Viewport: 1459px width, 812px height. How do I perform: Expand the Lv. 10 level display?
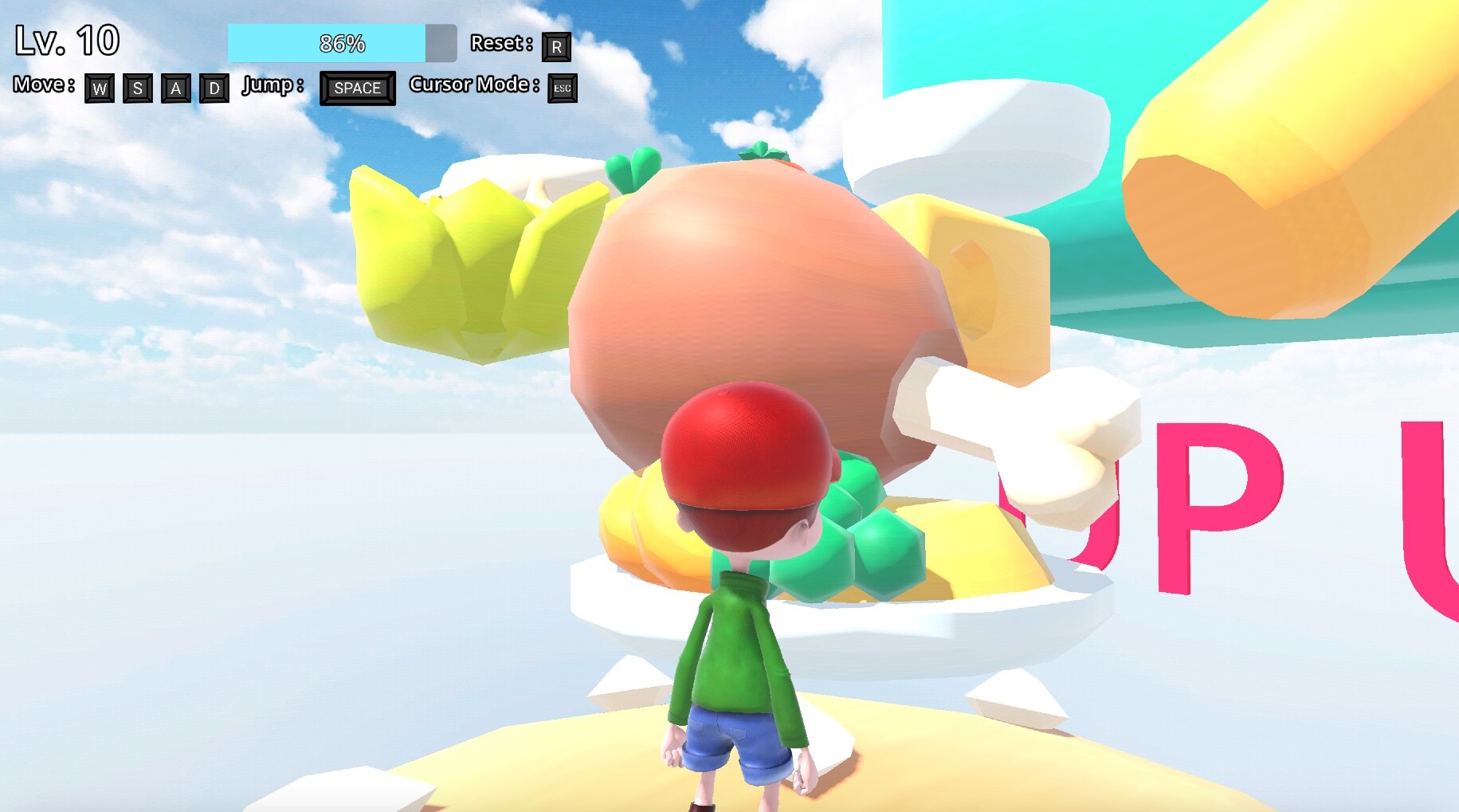(x=67, y=40)
